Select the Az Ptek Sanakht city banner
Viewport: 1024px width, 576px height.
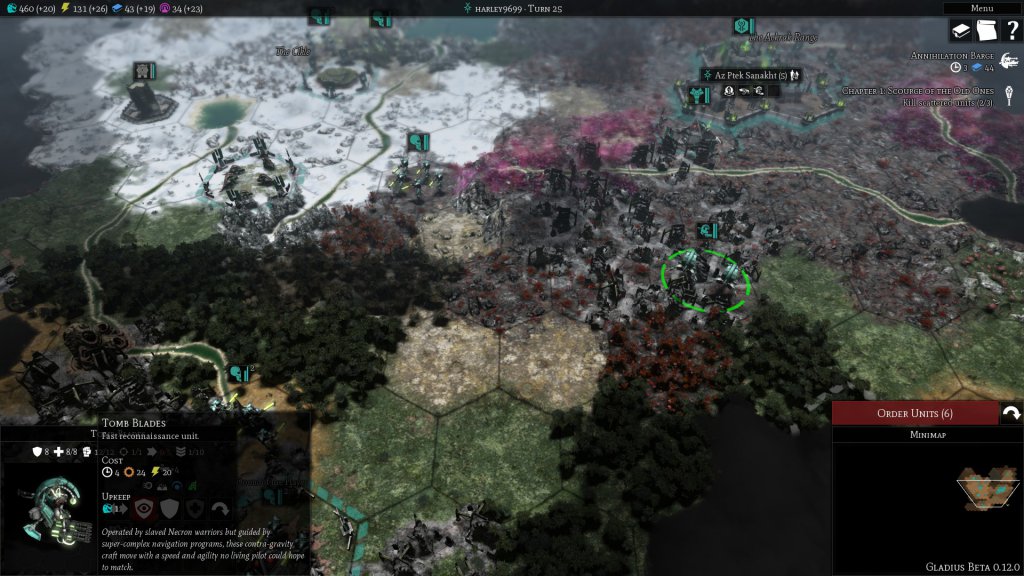point(751,76)
